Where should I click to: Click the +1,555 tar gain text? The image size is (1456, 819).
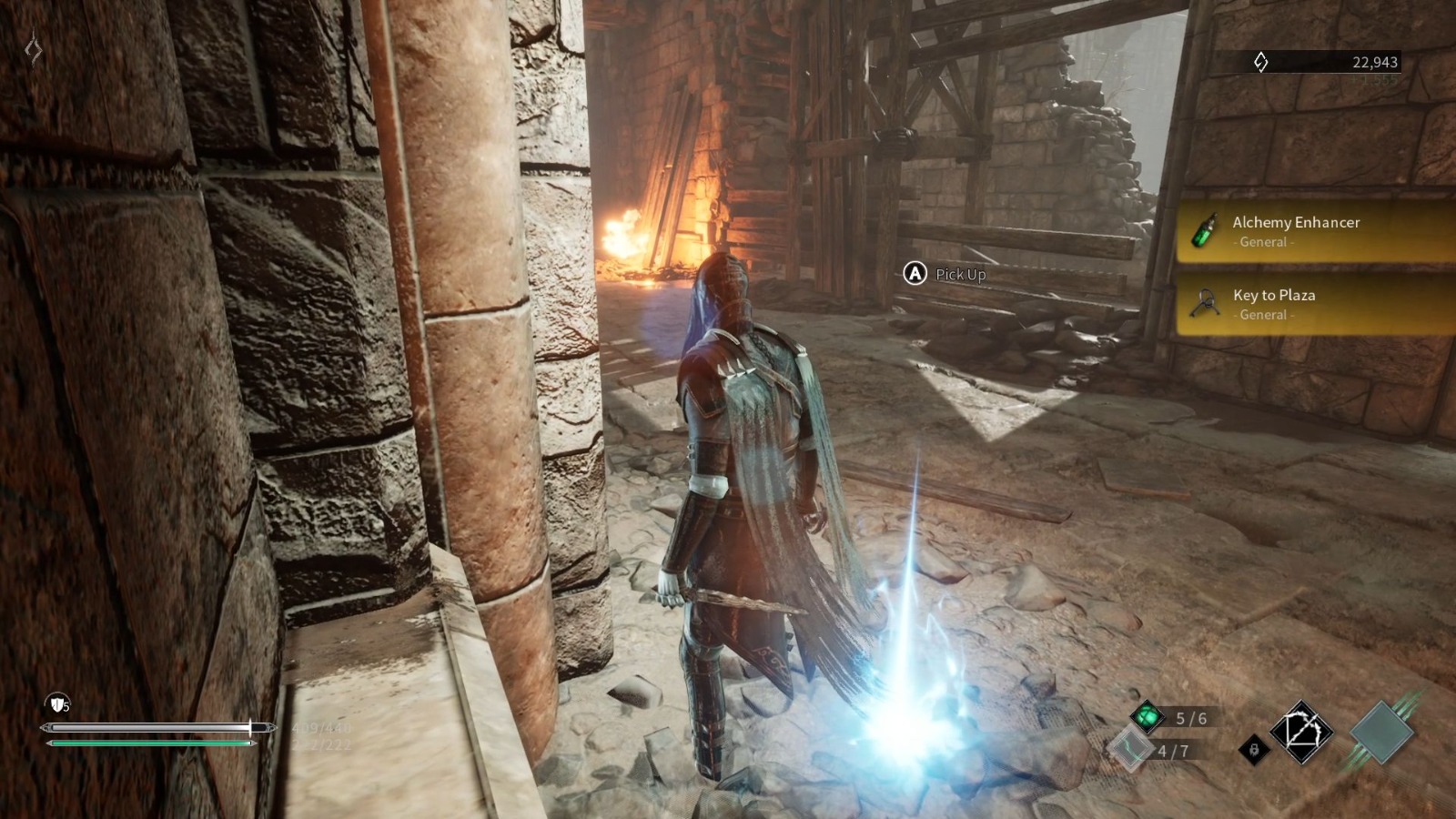point(1374,80)
